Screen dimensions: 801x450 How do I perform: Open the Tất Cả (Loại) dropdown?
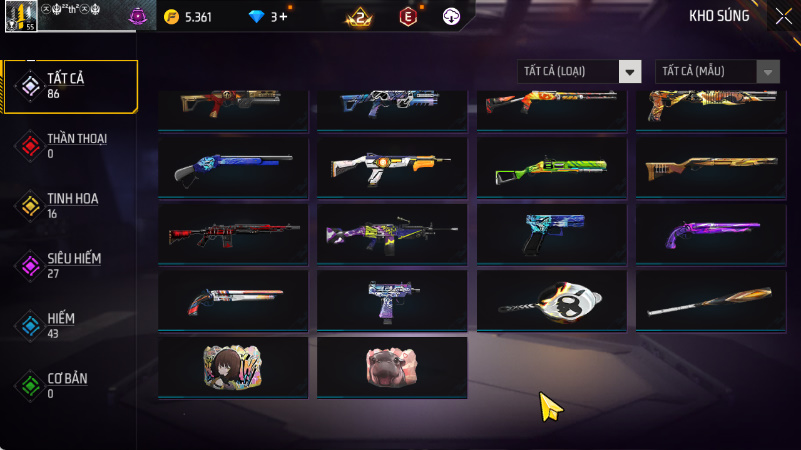pyautogui.click(x=579, y=71)
